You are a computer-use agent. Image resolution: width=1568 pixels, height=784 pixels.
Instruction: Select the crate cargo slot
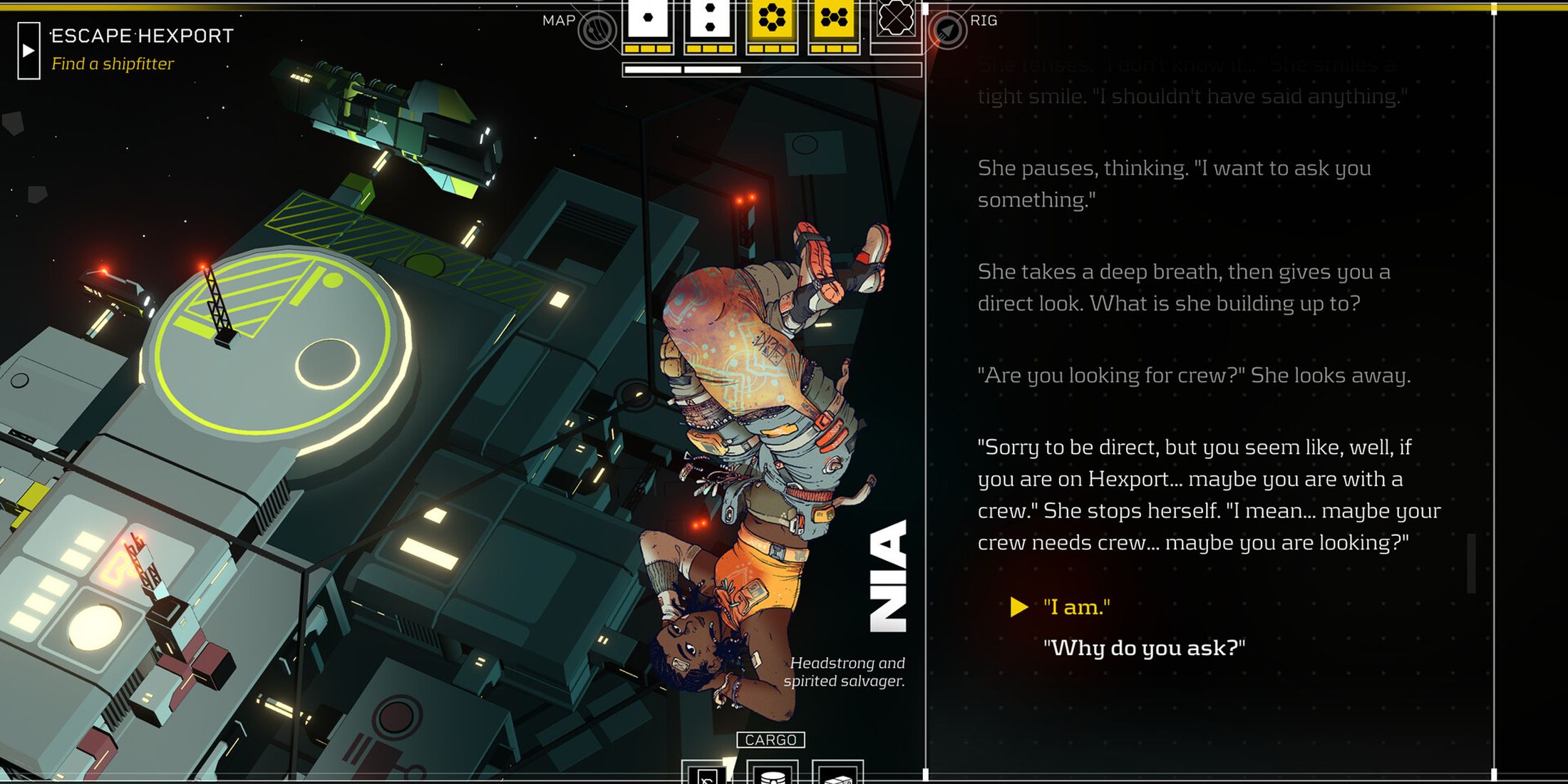coord(837,775)
